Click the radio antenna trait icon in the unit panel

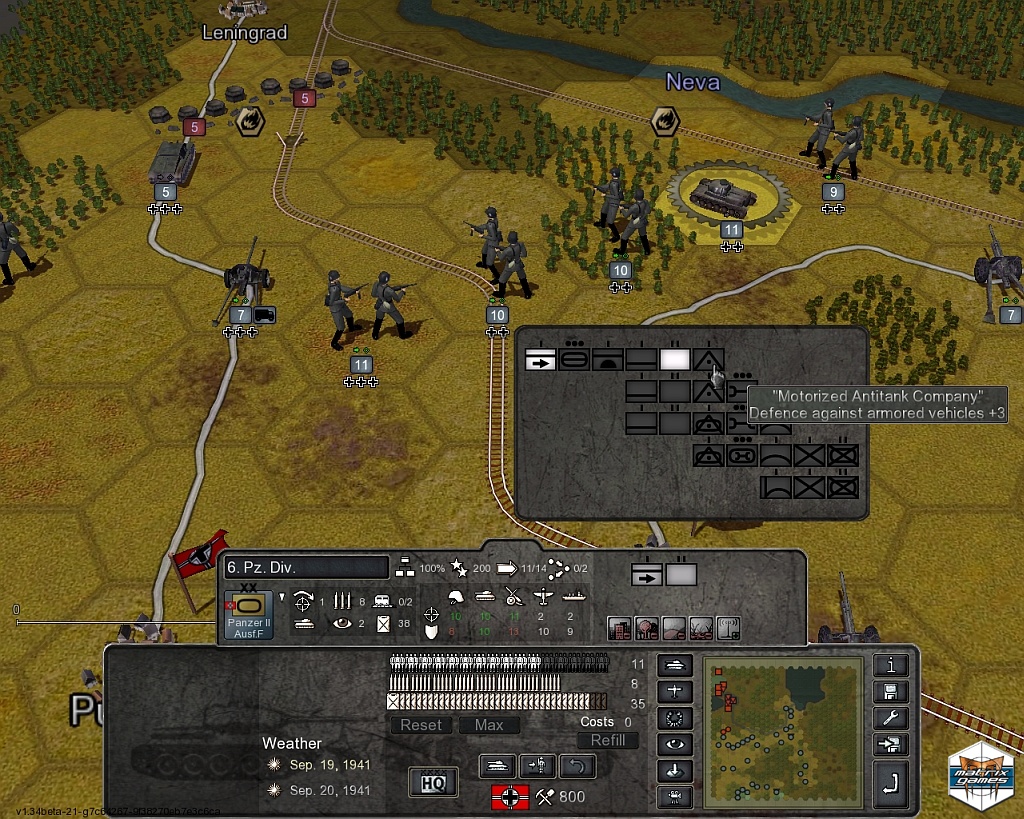(728, 628)
